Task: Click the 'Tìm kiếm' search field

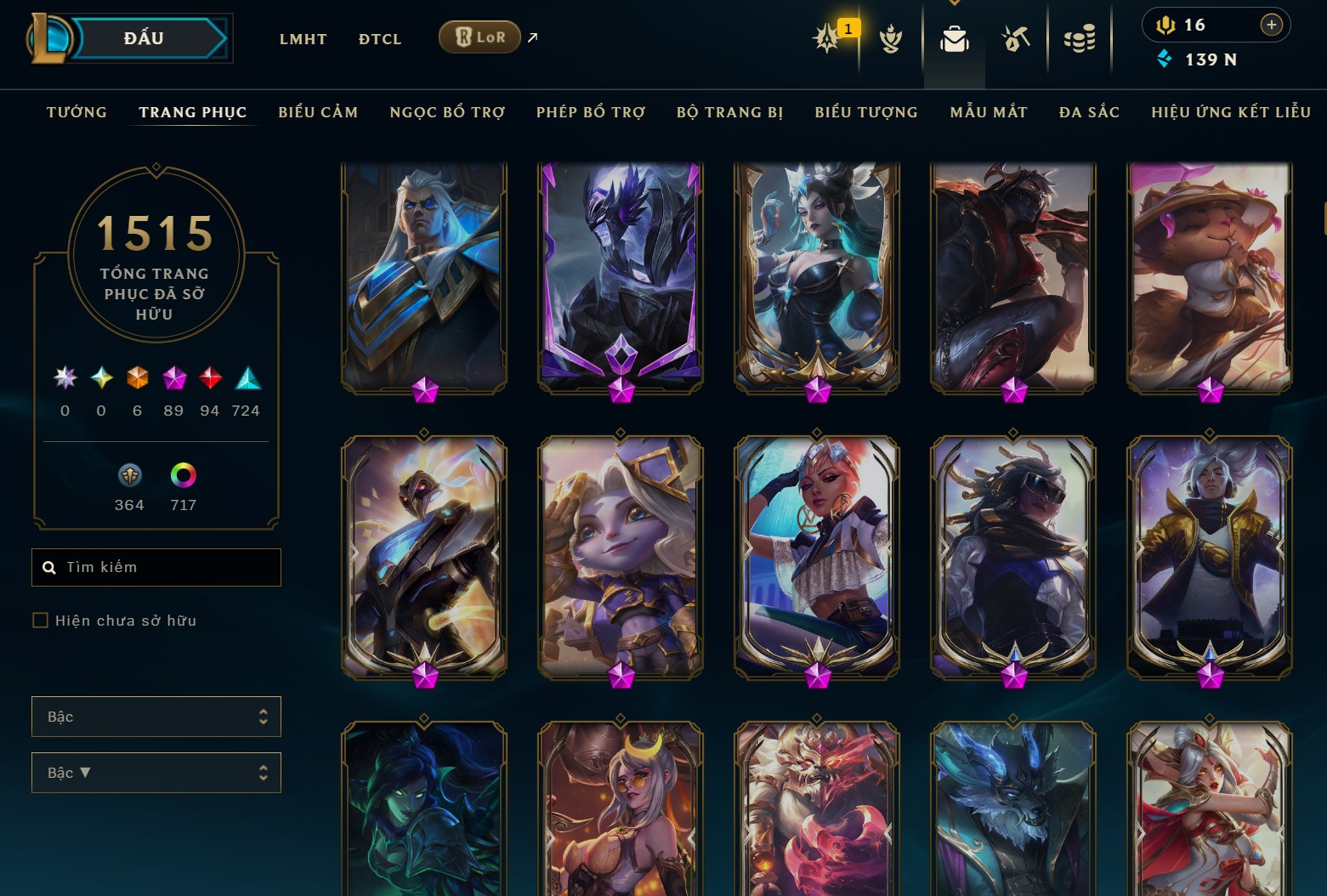Action: 156,567
